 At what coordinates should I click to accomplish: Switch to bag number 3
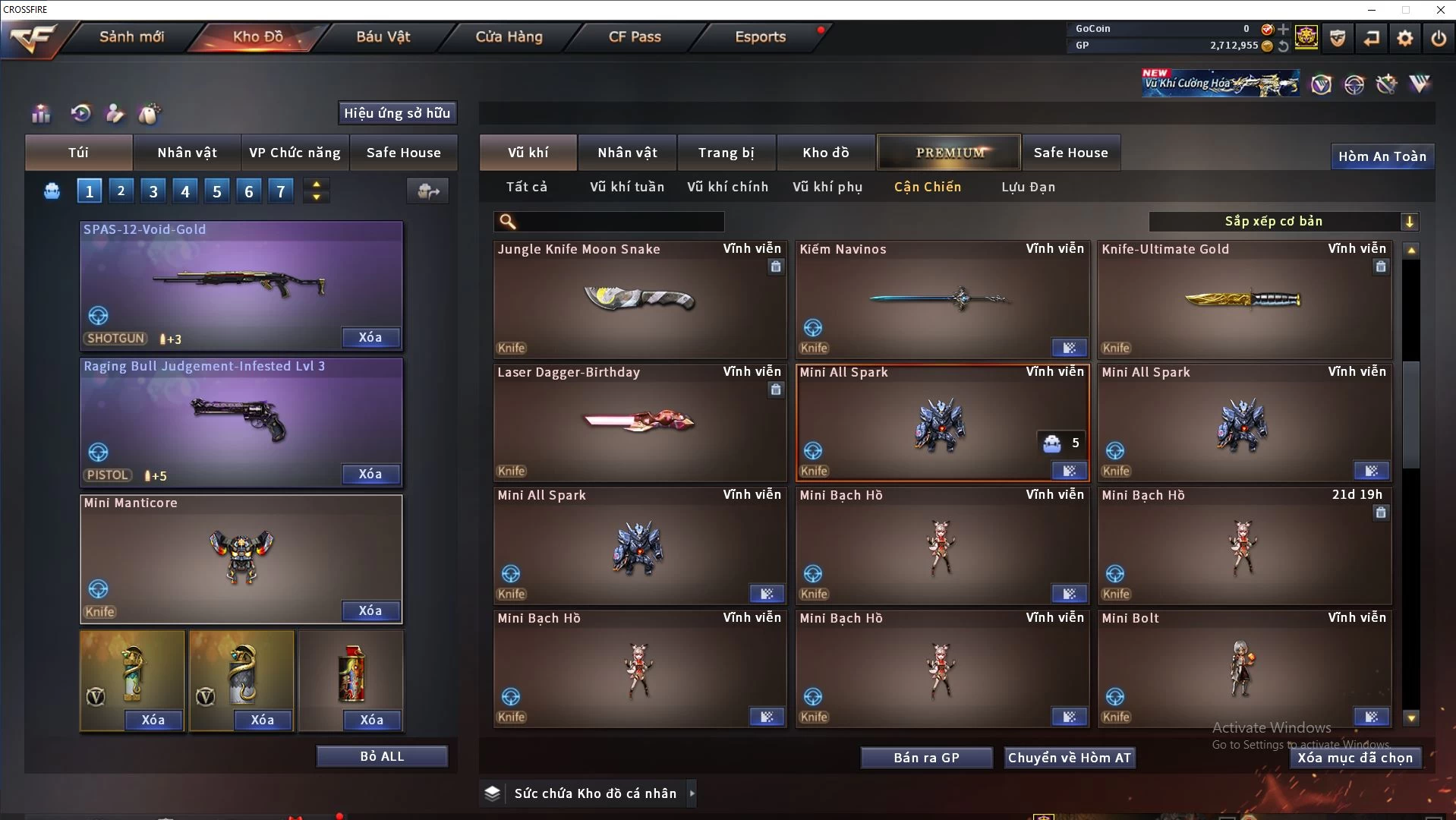pos(153,191)
